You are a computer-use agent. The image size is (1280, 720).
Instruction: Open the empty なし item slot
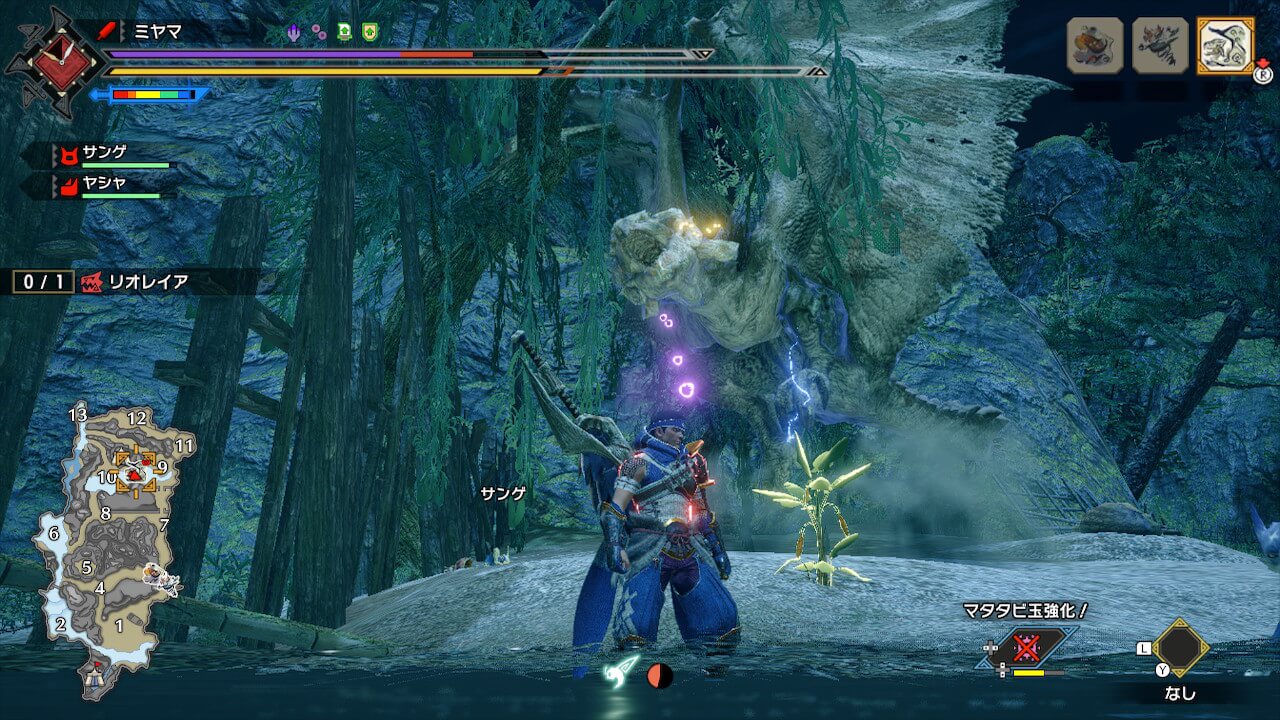[x=1181, y=648]
